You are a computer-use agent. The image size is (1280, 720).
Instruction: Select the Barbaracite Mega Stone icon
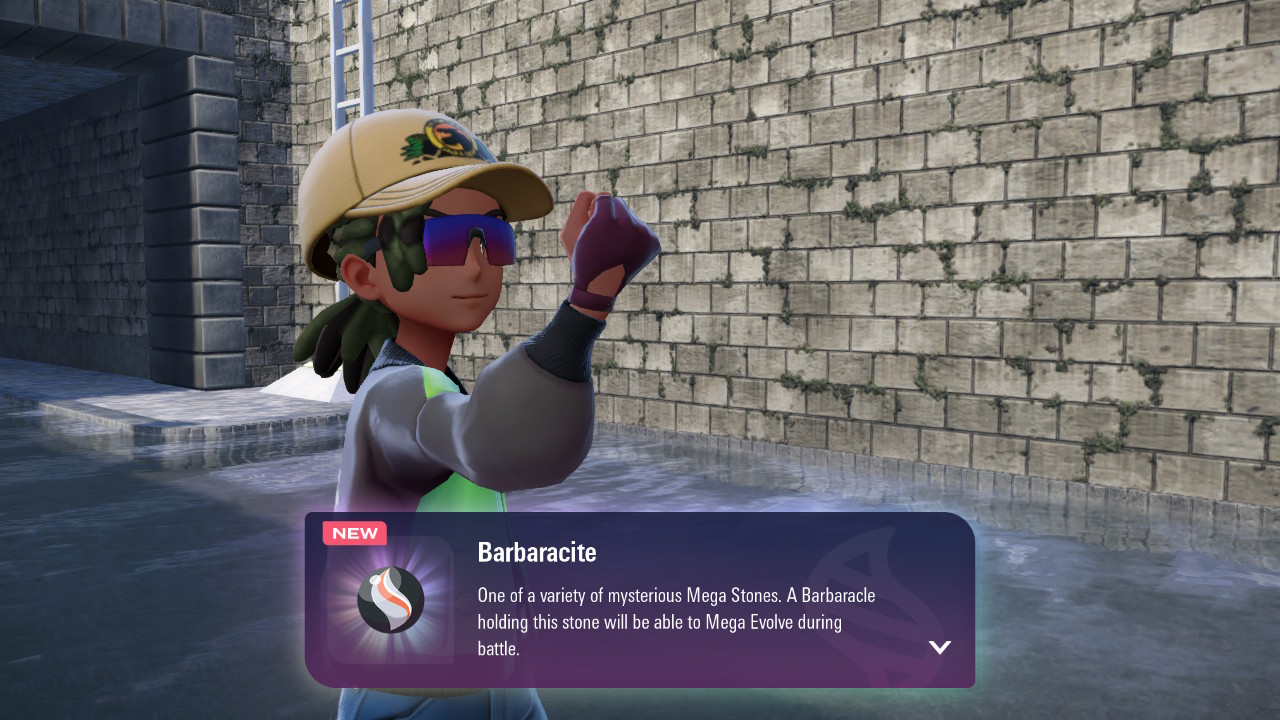point(390,600)
